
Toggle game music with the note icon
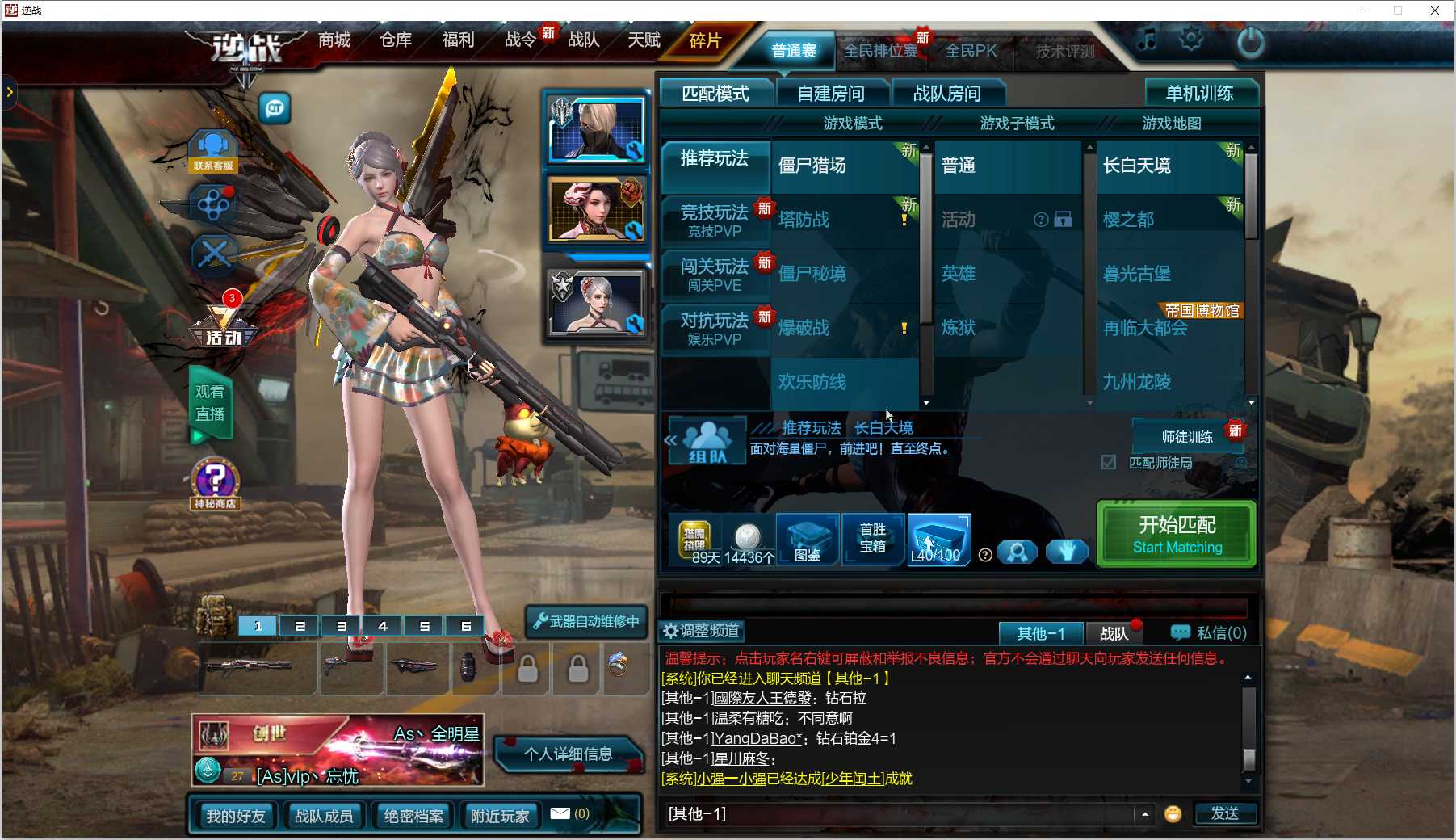pyautogui.click(x=1146, y=37)
